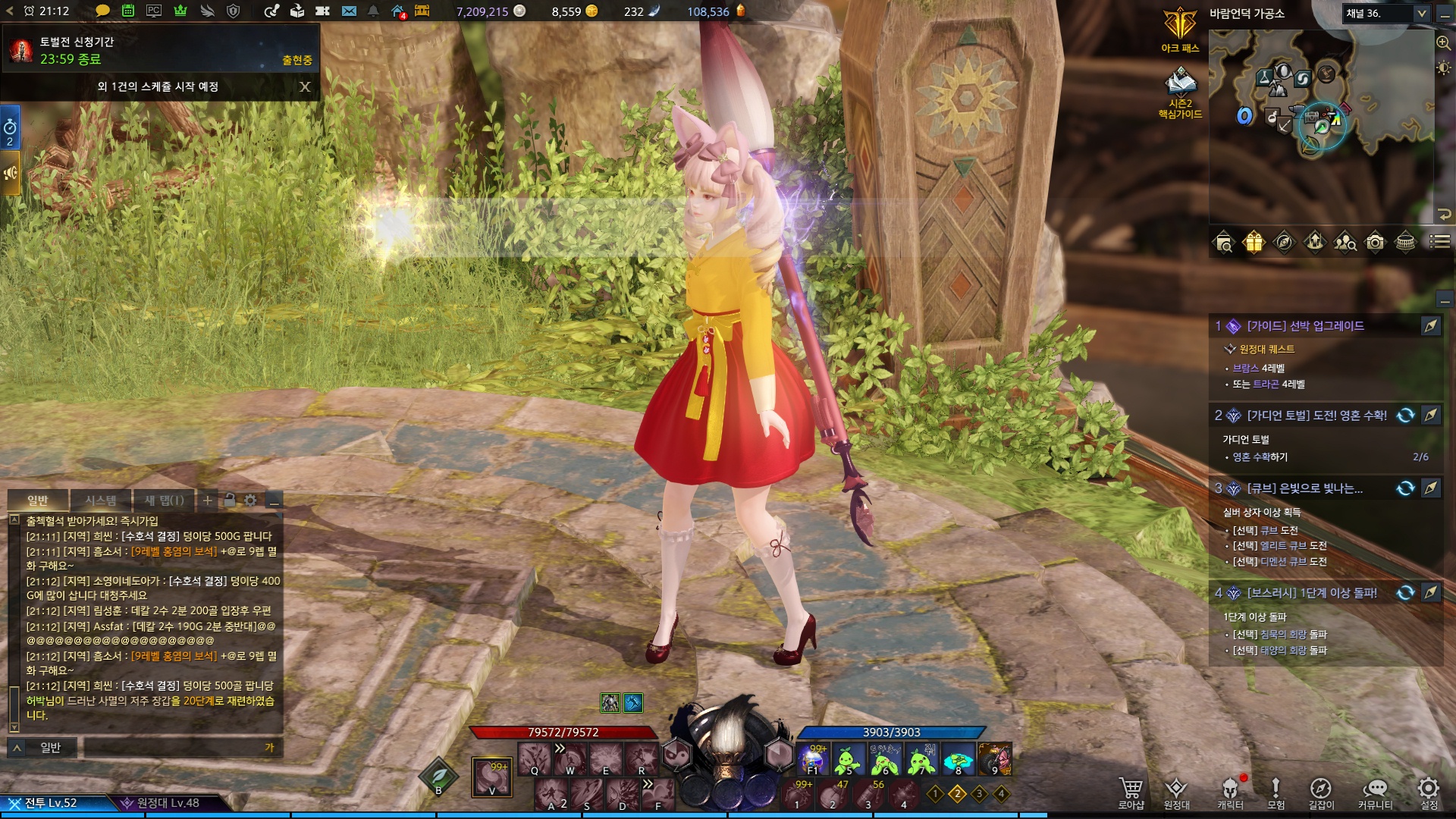Image resolution: width=1456 pixels, height=819 pixels.
Task: Select the 선박 업그레이드 guide quest
Action: click(x=1305, y=326)
